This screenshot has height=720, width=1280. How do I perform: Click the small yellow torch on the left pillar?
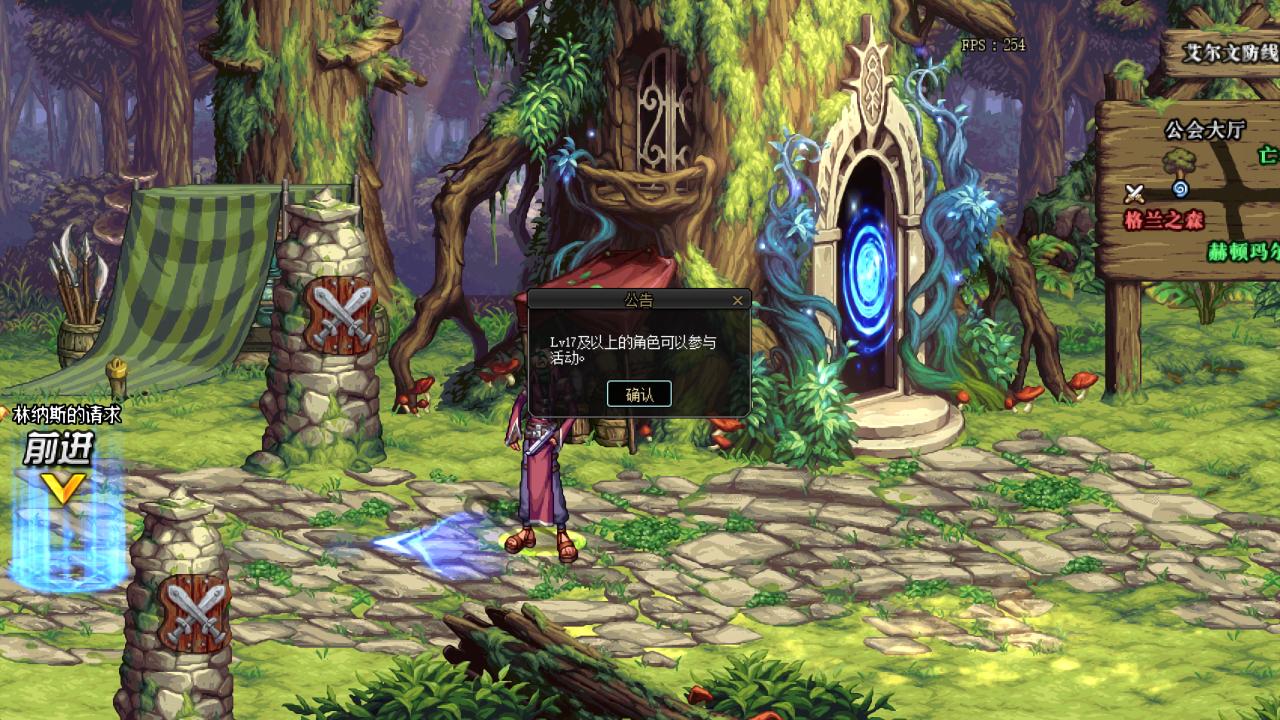pos(120,368)
